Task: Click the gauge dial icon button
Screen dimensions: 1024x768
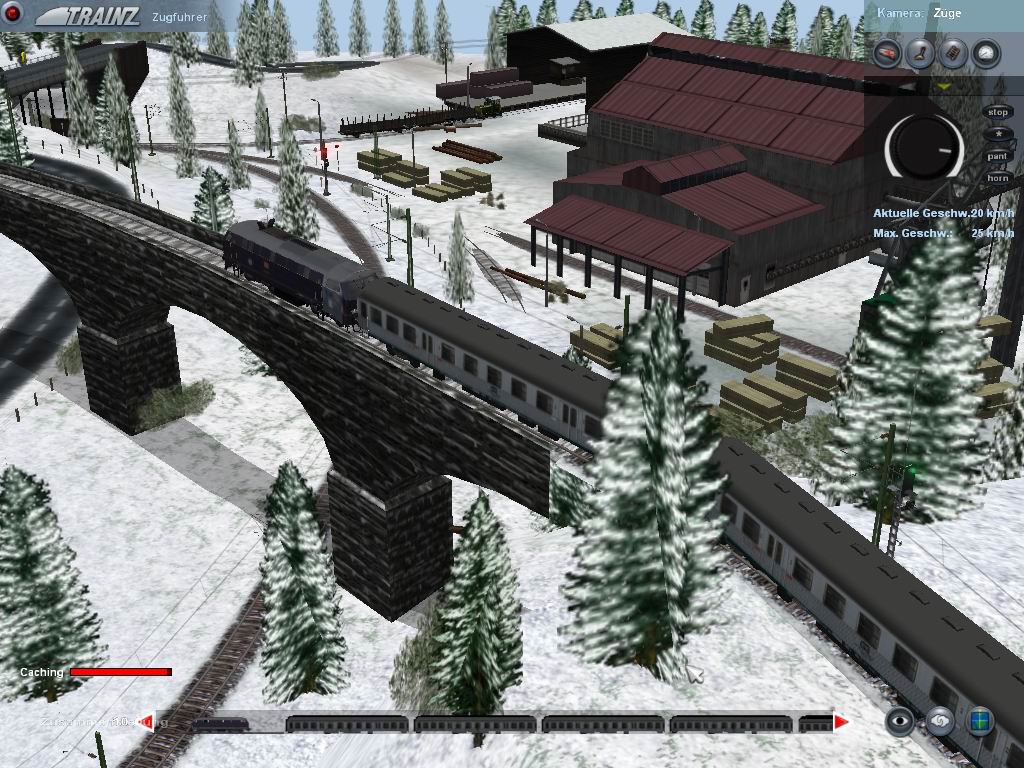Action: pyautogui.click(x=986, y=54)
